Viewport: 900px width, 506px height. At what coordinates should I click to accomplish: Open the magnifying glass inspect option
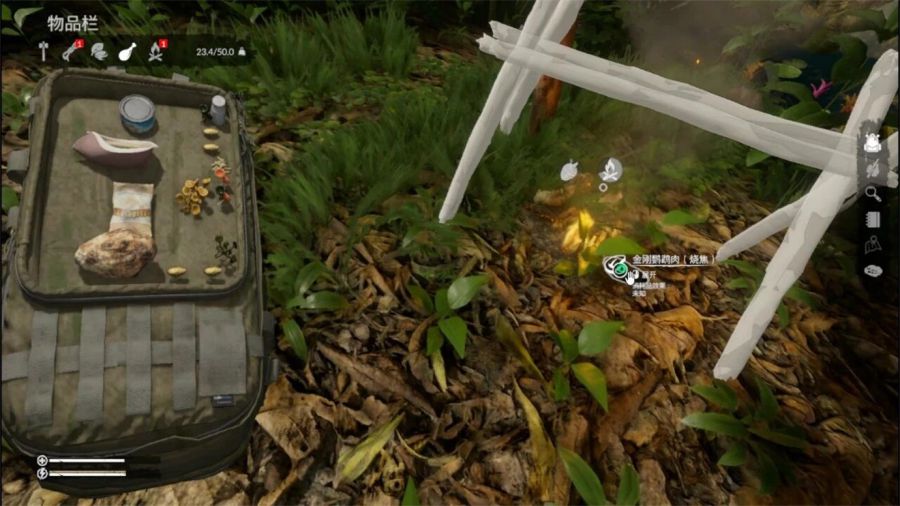873,194
